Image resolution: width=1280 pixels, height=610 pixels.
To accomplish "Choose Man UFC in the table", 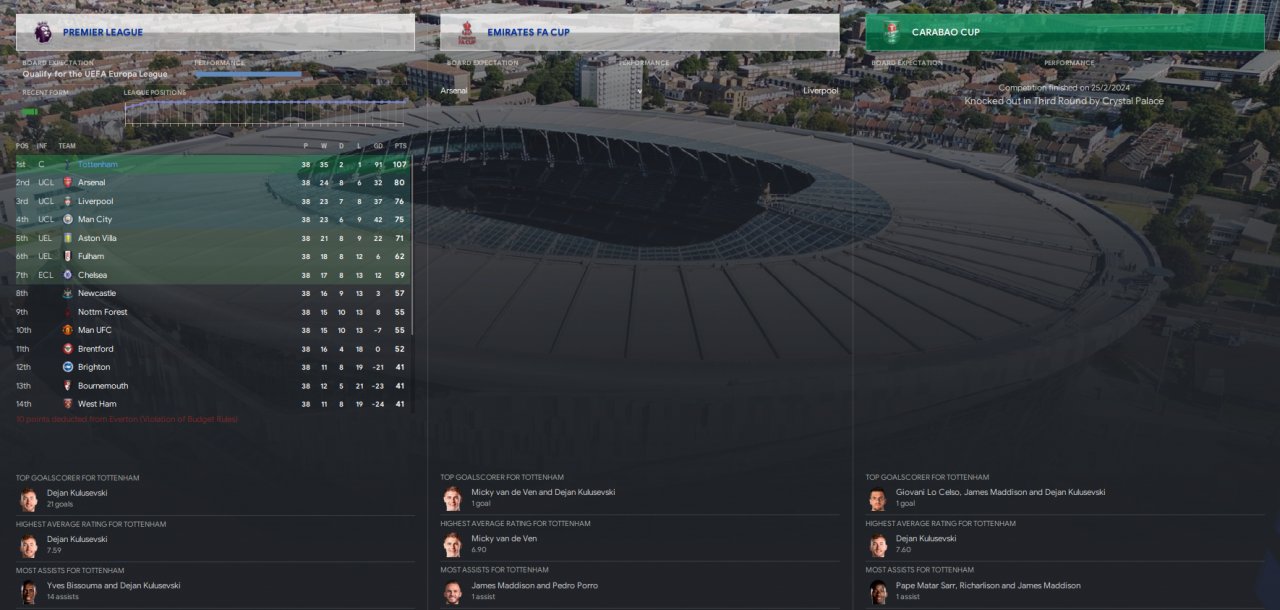I will (x=95, y=330).
